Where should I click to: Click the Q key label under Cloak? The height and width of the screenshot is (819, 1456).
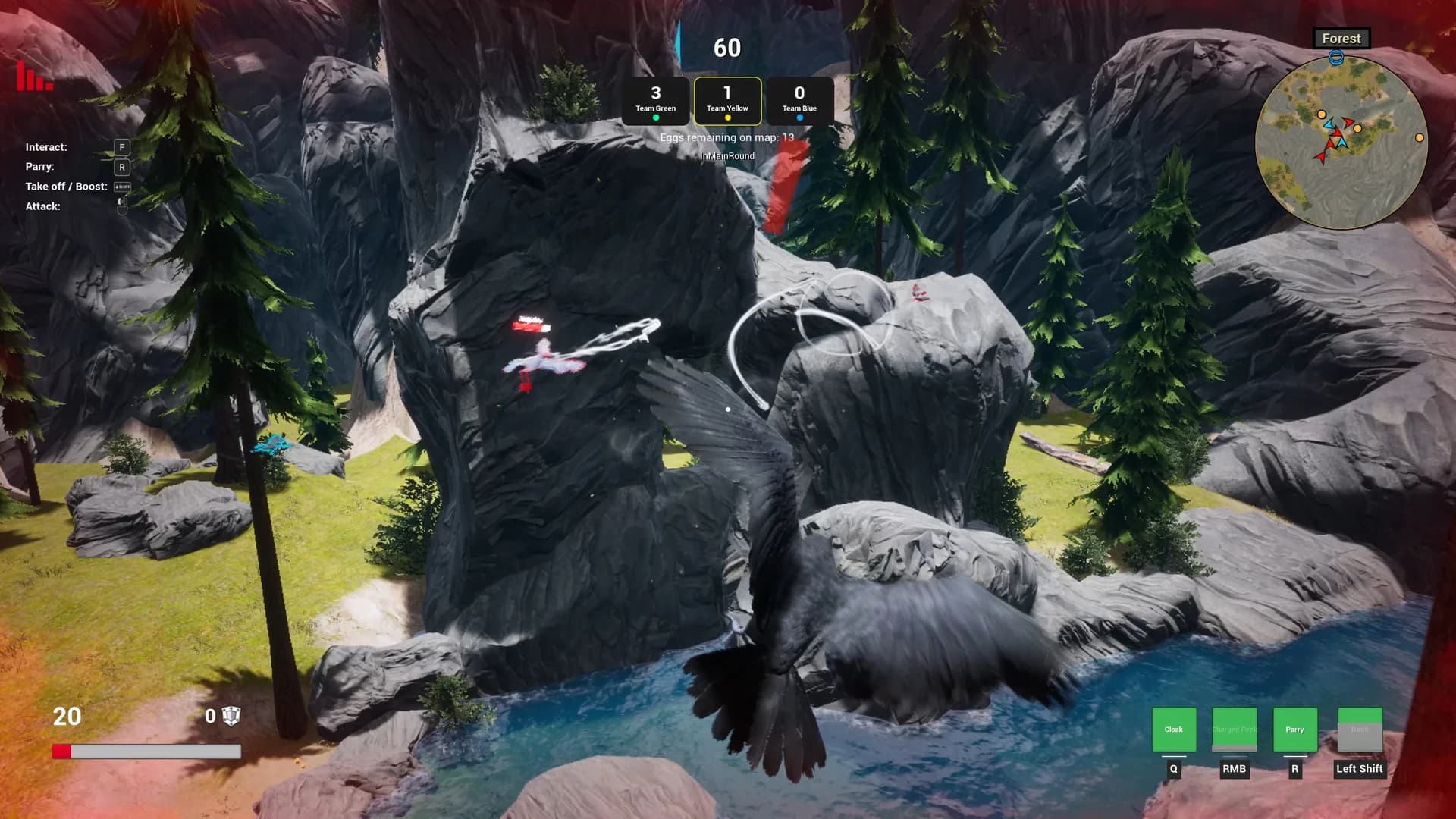pyautogui.click(x=1173, y=767)
